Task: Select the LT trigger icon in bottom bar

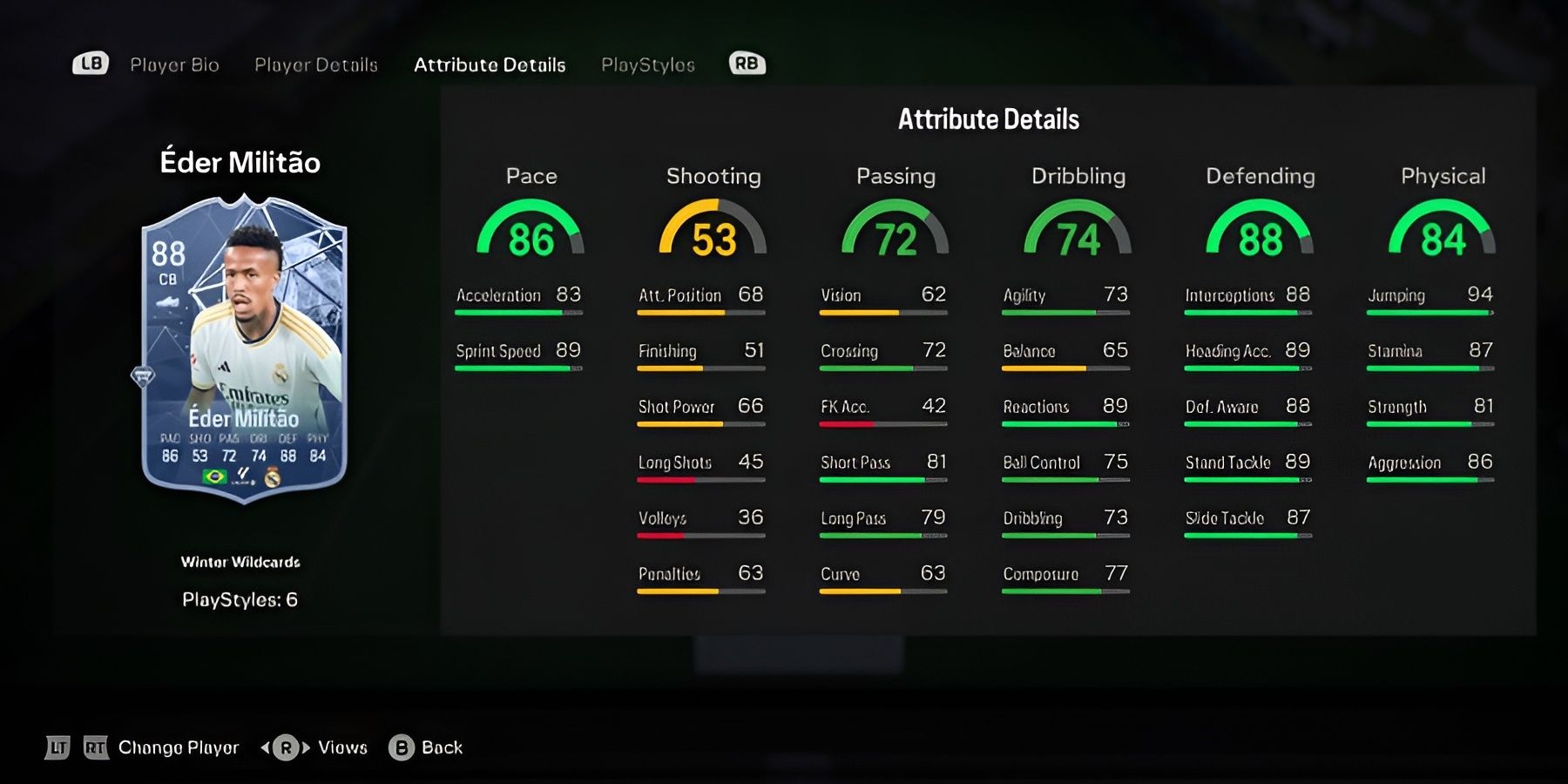Action: [x=57, y=747]
